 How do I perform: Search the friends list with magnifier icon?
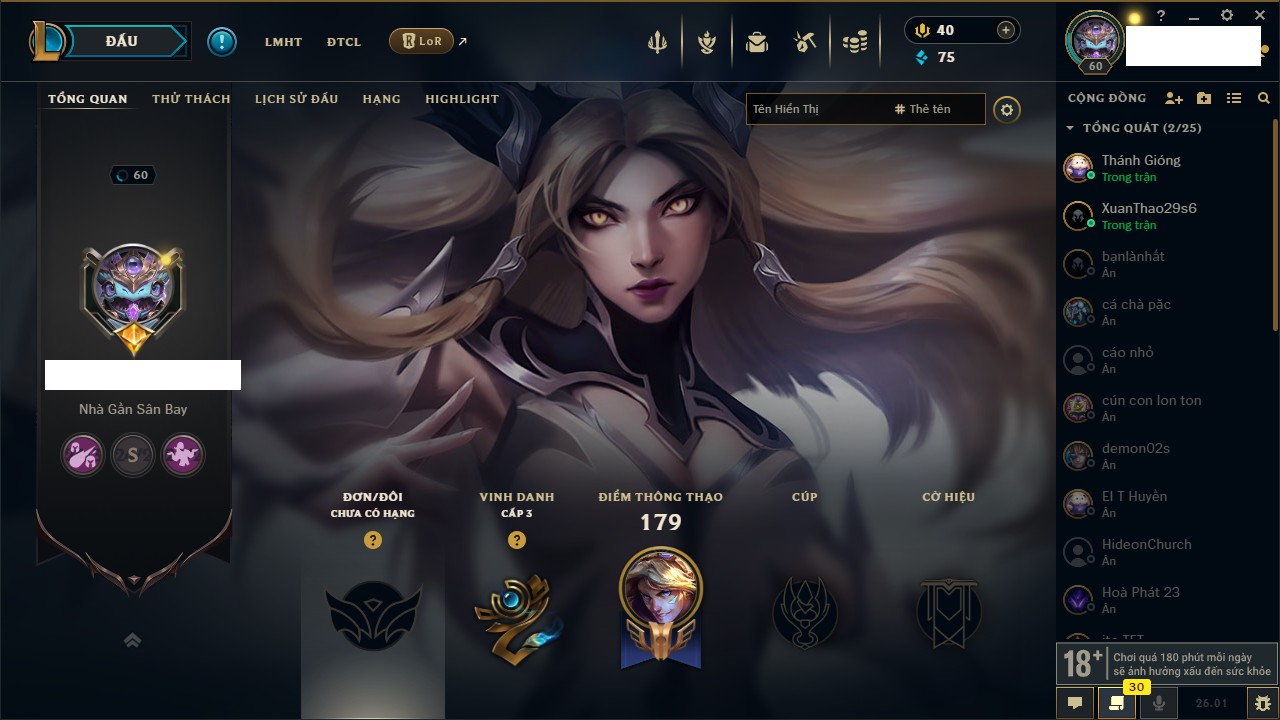coord(1264,98)
